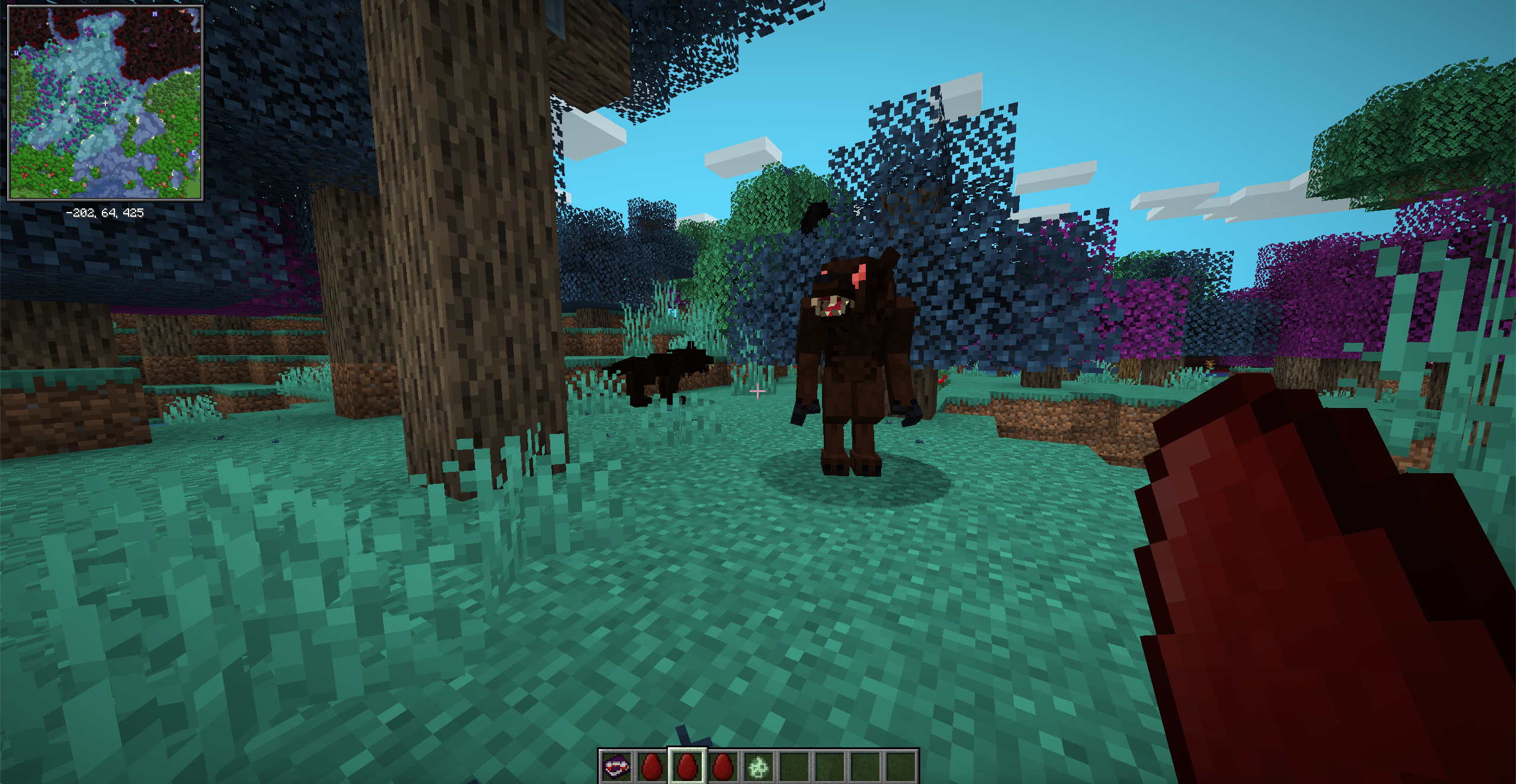Screen dimensions: 1516x784
Task: Click the highlighted red egg hotbar slot
Action: (687, 767)
